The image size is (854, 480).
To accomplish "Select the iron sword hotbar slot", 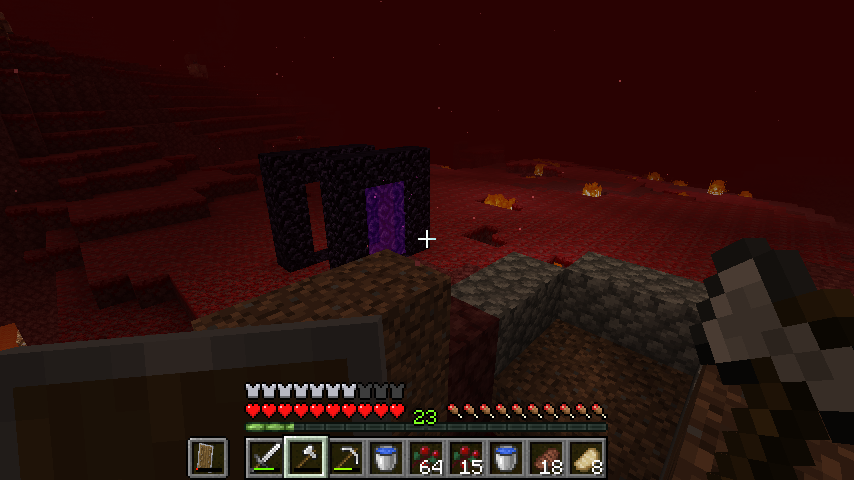I will 266,458.
